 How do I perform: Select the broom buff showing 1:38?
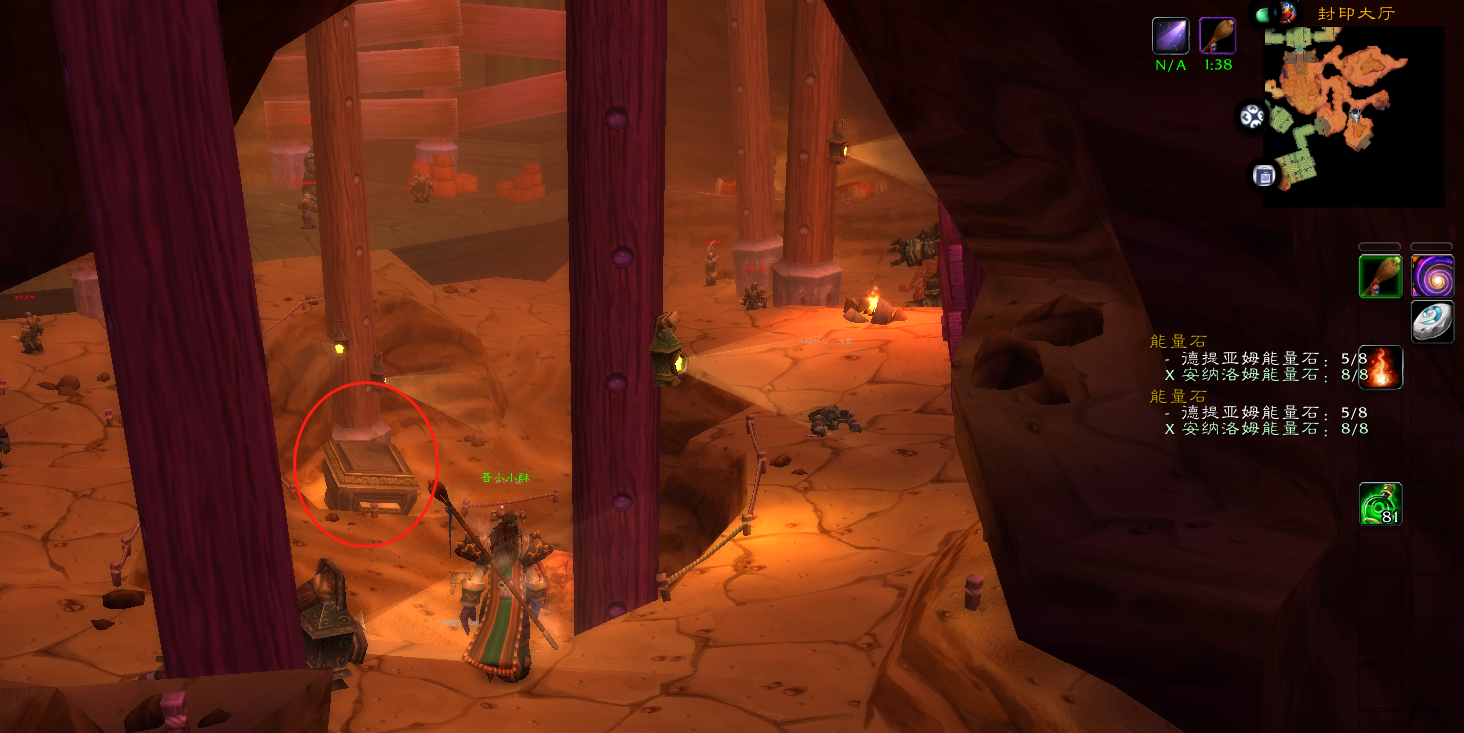point(1217,36)
